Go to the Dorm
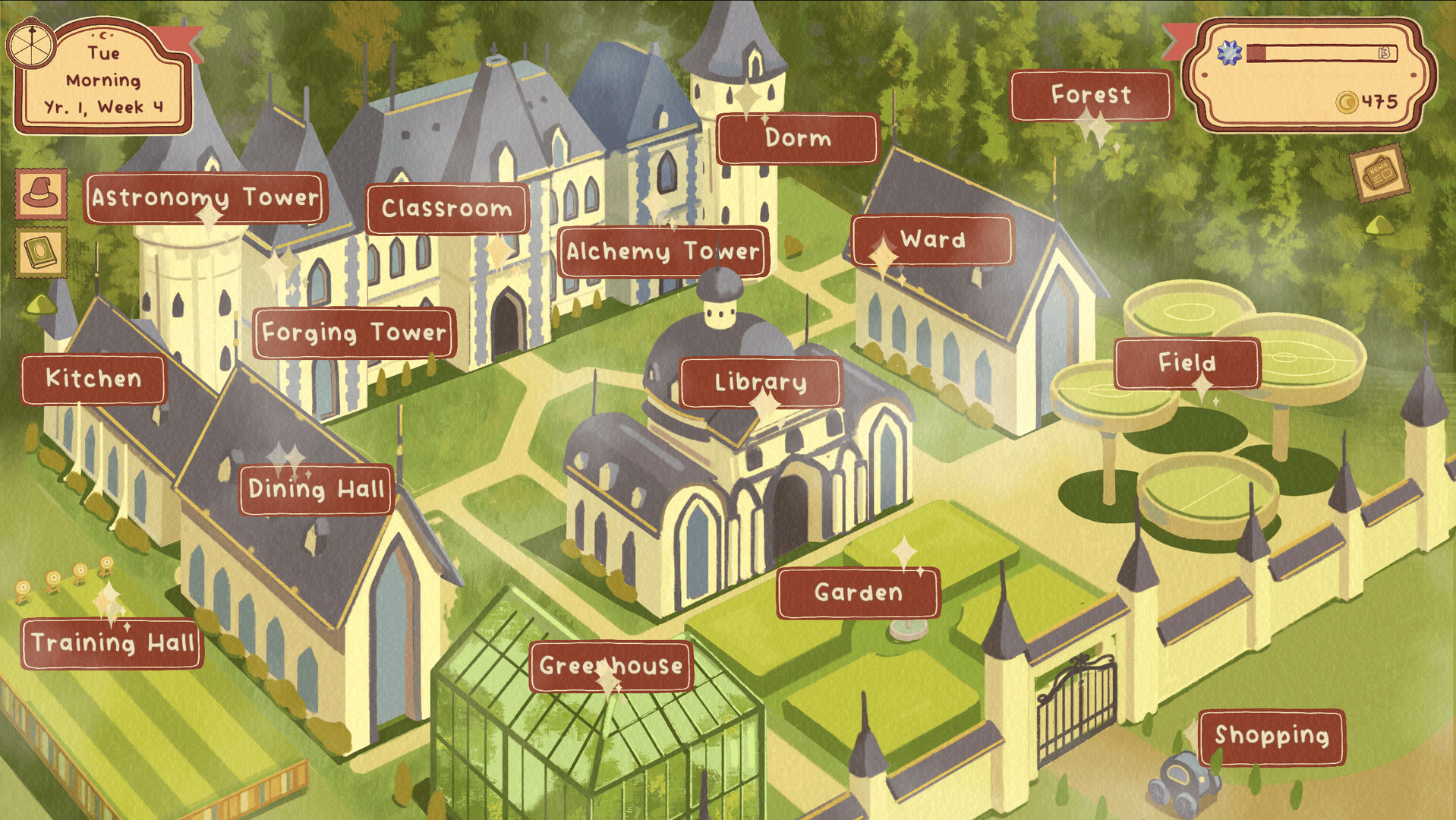 (x=798, y=139)
